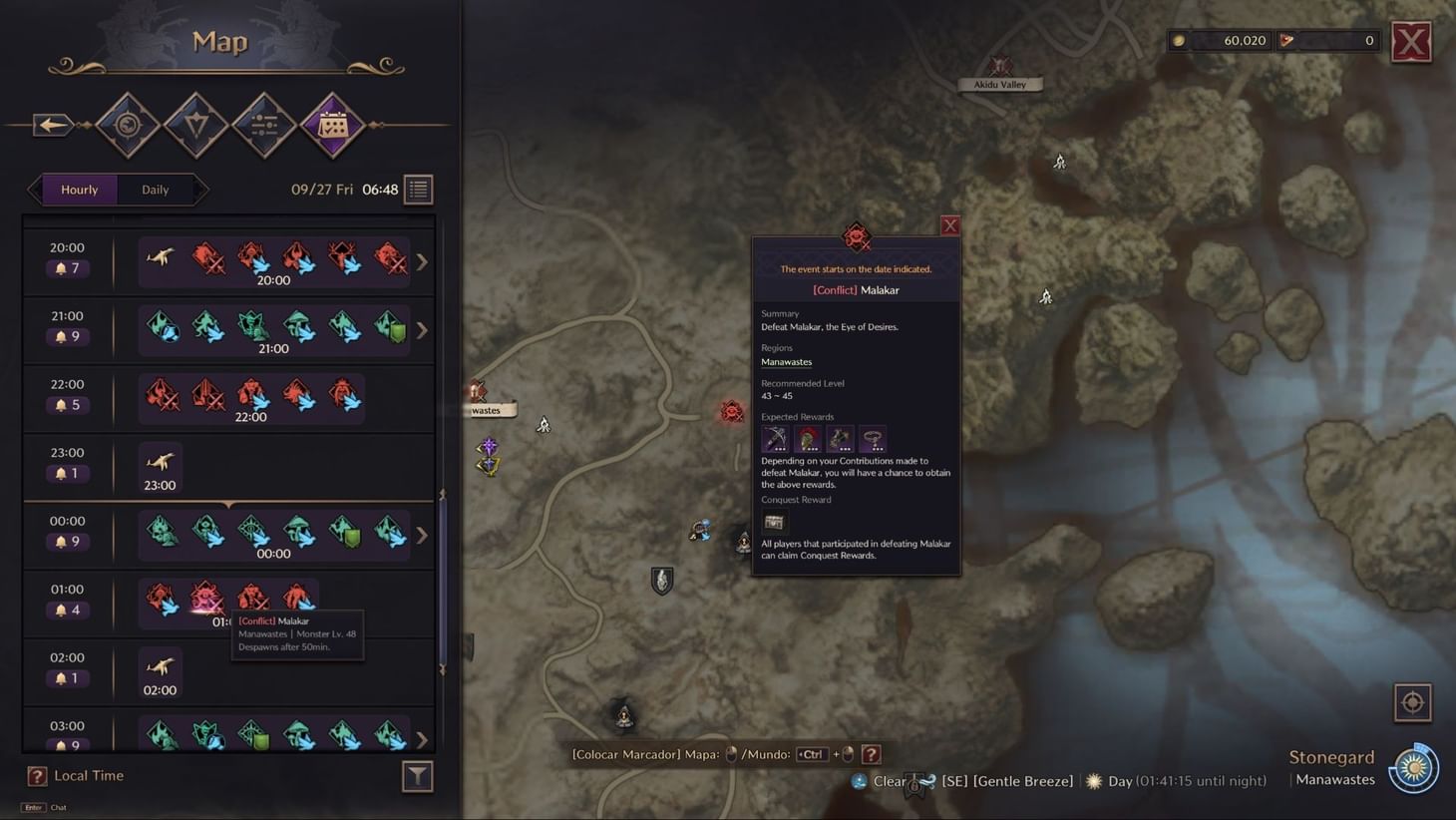Expand the 03:00 event row chevron
The height and width of the screenshot is (820, 1456).
[x=422, y=741]
